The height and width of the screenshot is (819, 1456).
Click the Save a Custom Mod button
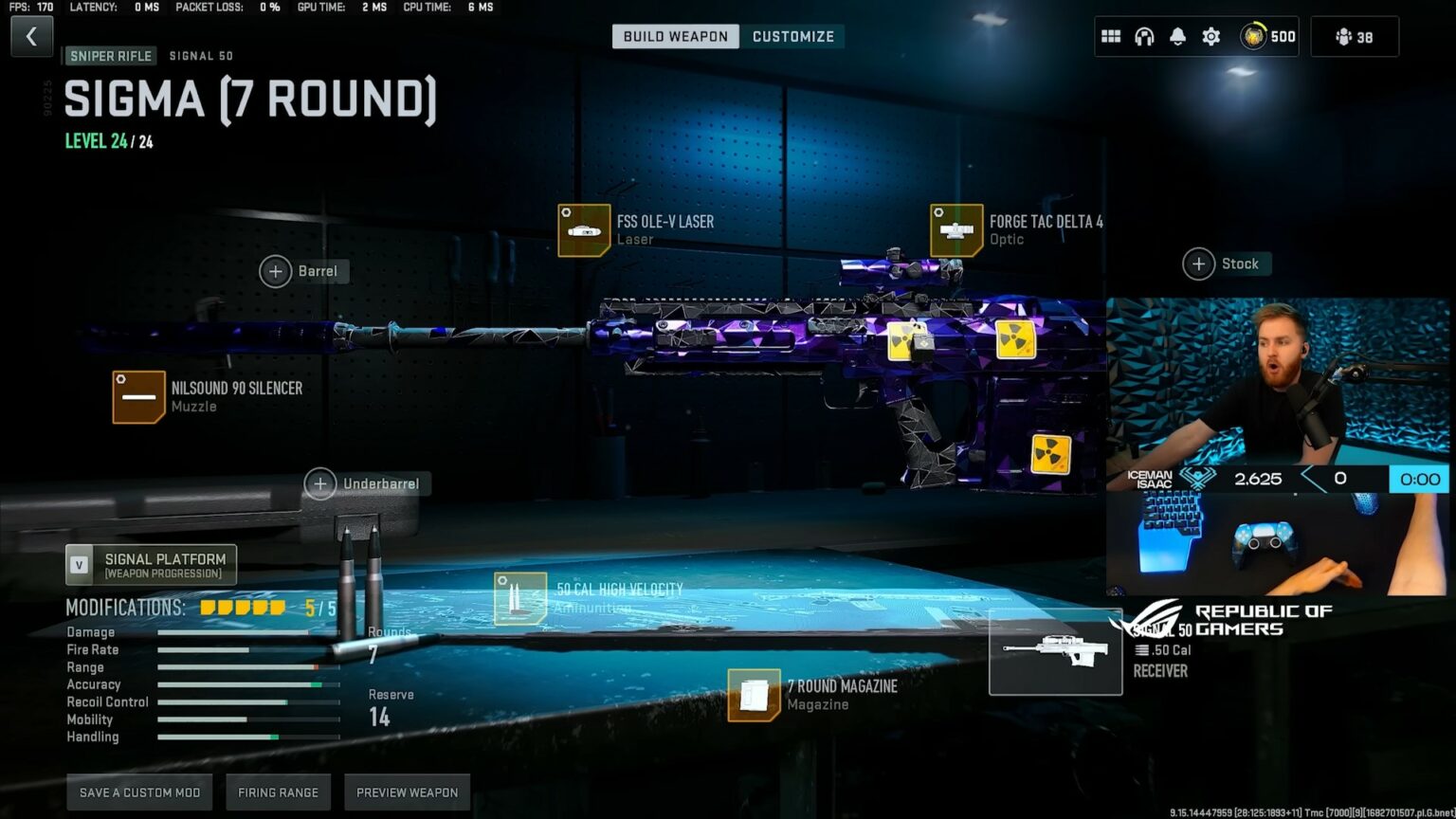(138, 792)
